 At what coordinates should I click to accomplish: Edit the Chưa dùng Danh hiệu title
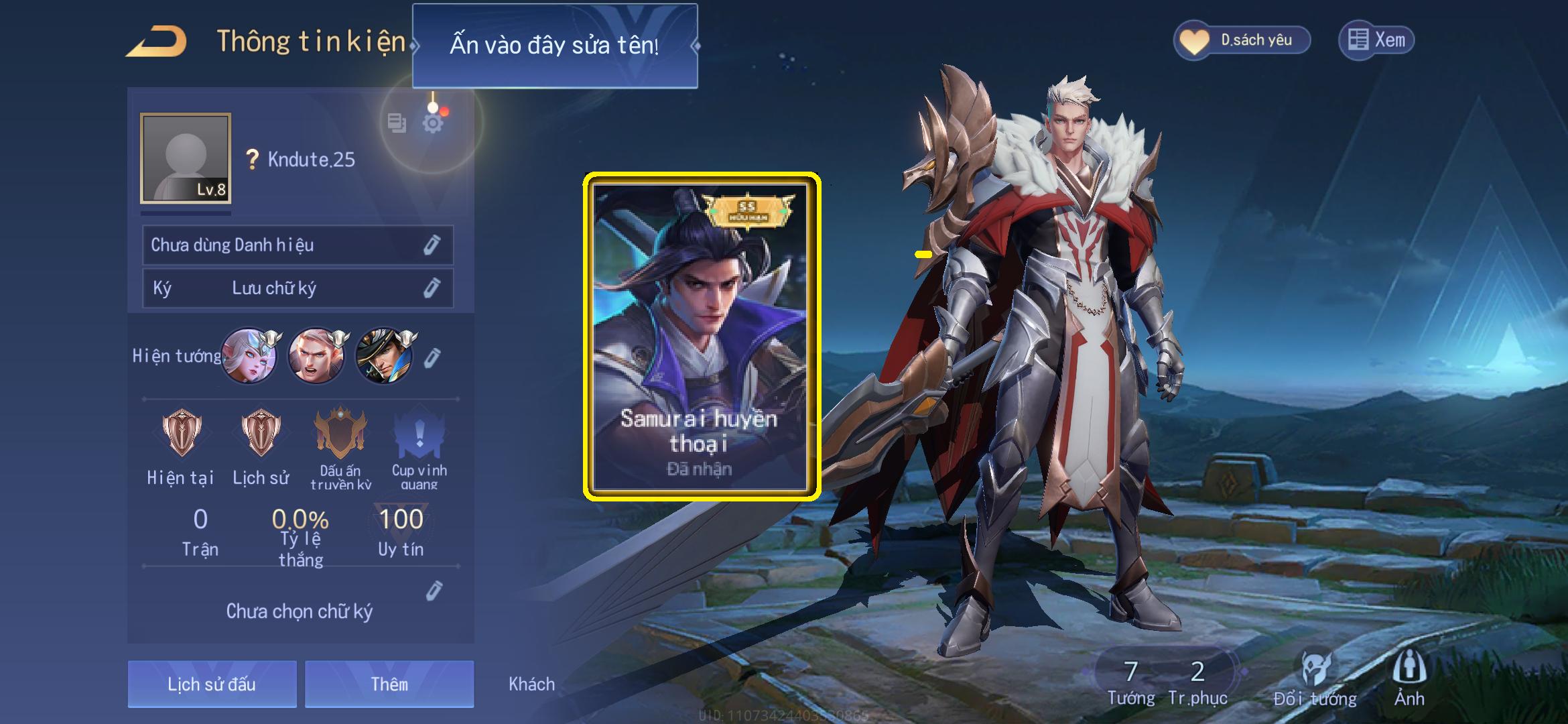(x=431, y=245)
